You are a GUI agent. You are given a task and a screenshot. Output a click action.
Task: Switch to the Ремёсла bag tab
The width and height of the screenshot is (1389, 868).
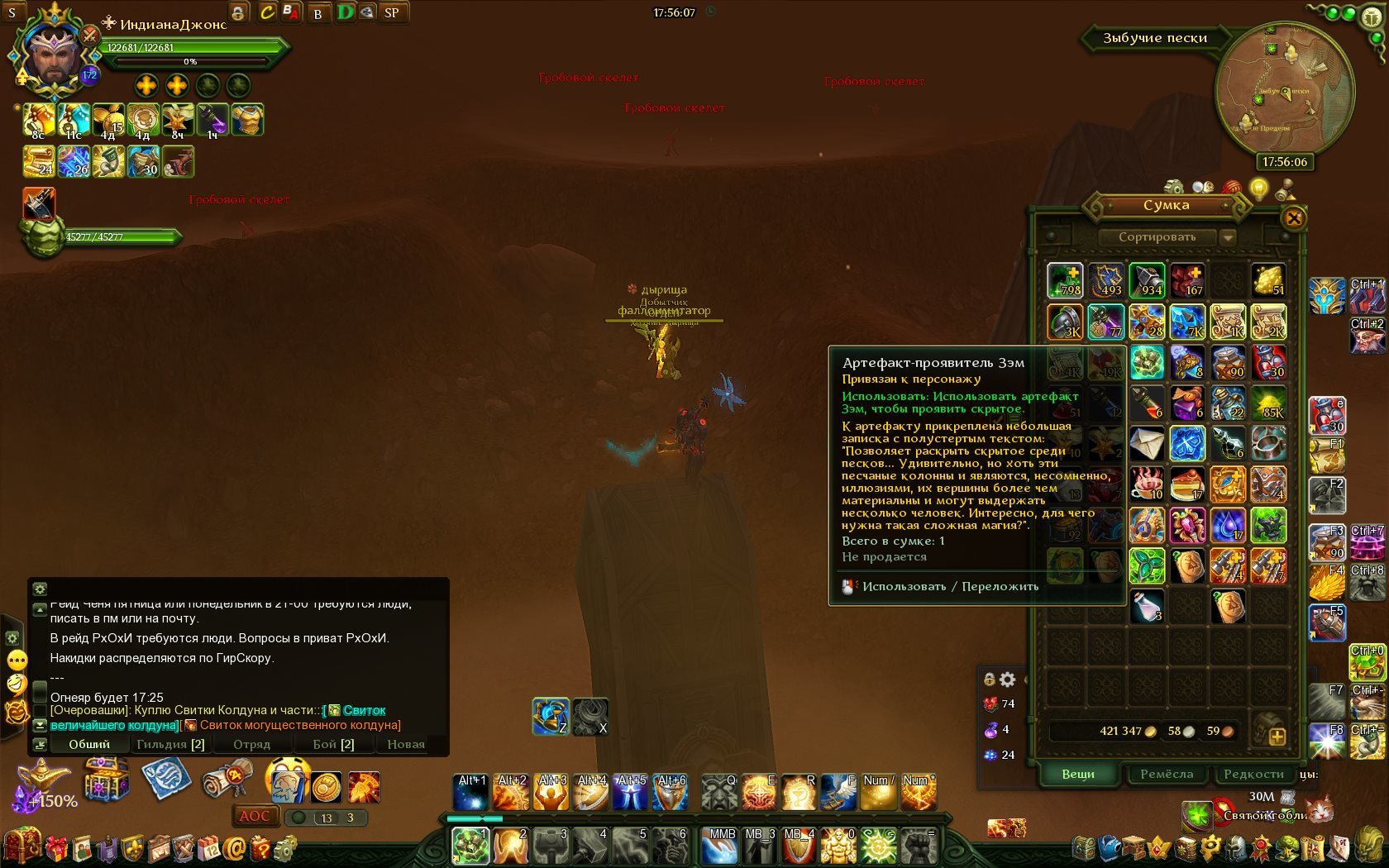pyautogui.click(x=1167, y=774)
